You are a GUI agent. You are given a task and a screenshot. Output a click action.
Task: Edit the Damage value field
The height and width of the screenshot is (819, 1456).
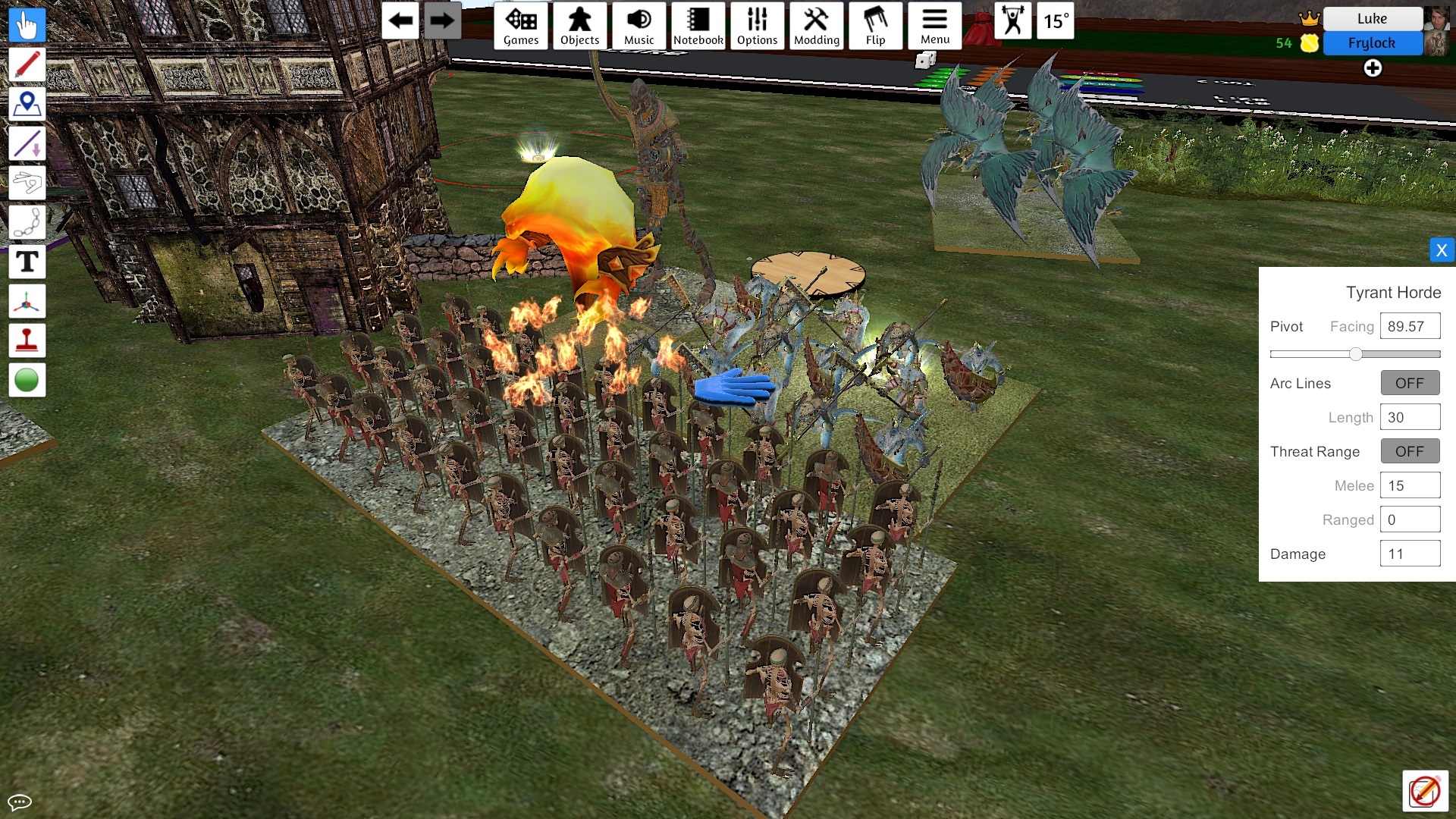[x=1409, y=554]
